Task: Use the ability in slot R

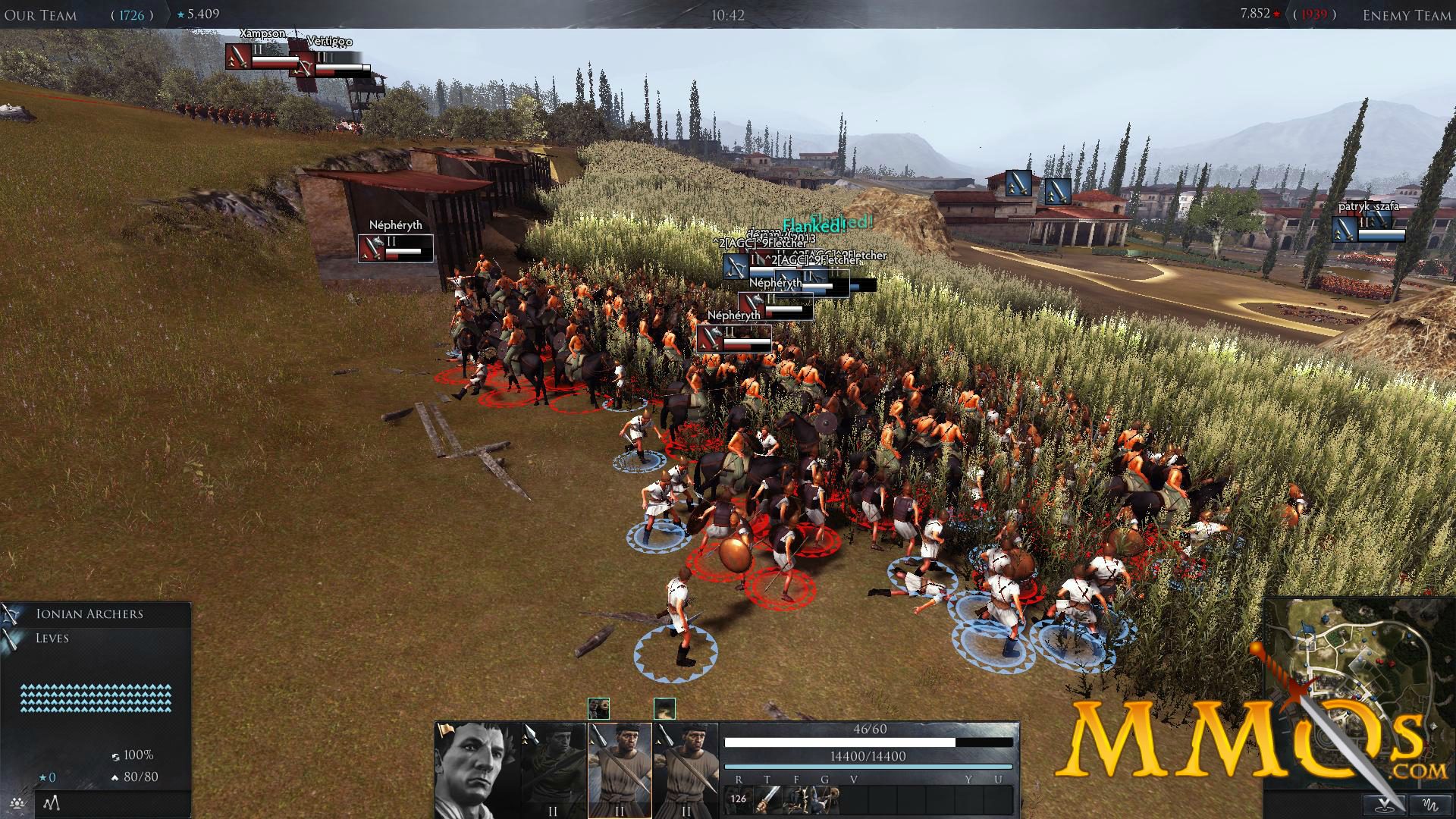Action: (739, 799)
